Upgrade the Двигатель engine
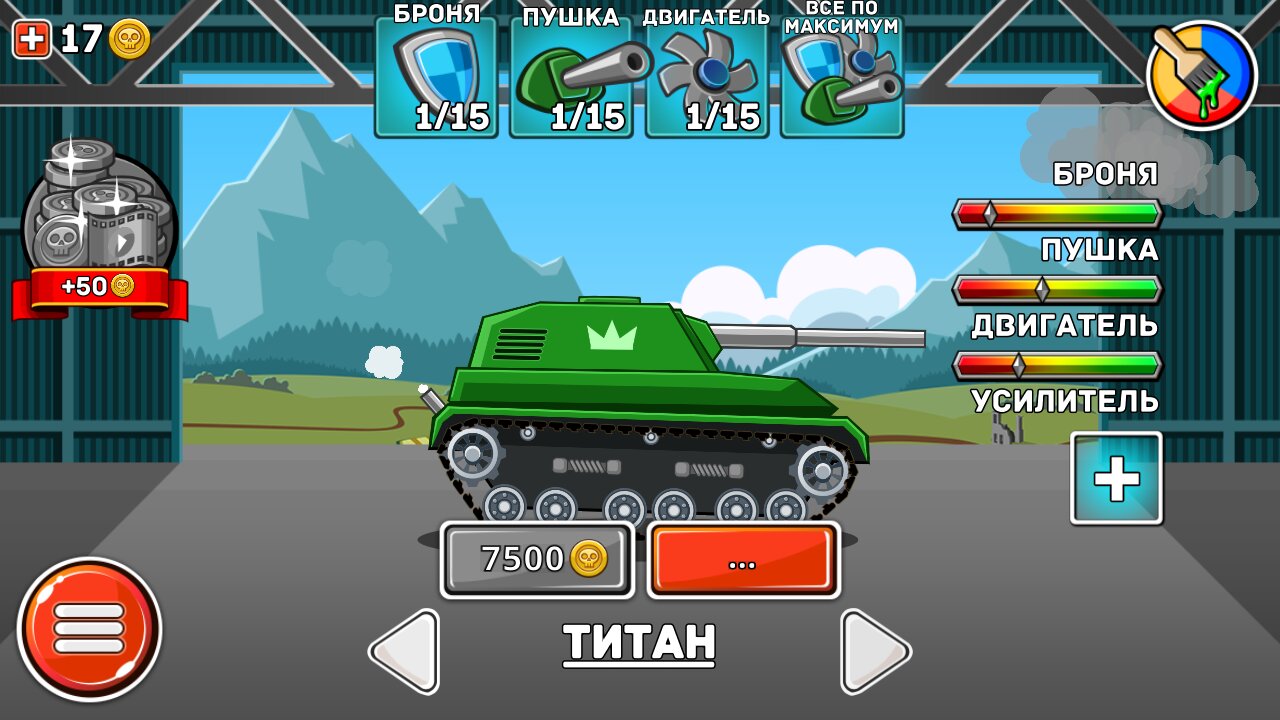Viewport: 1280px width, 720px height. [x=706, y=78]
